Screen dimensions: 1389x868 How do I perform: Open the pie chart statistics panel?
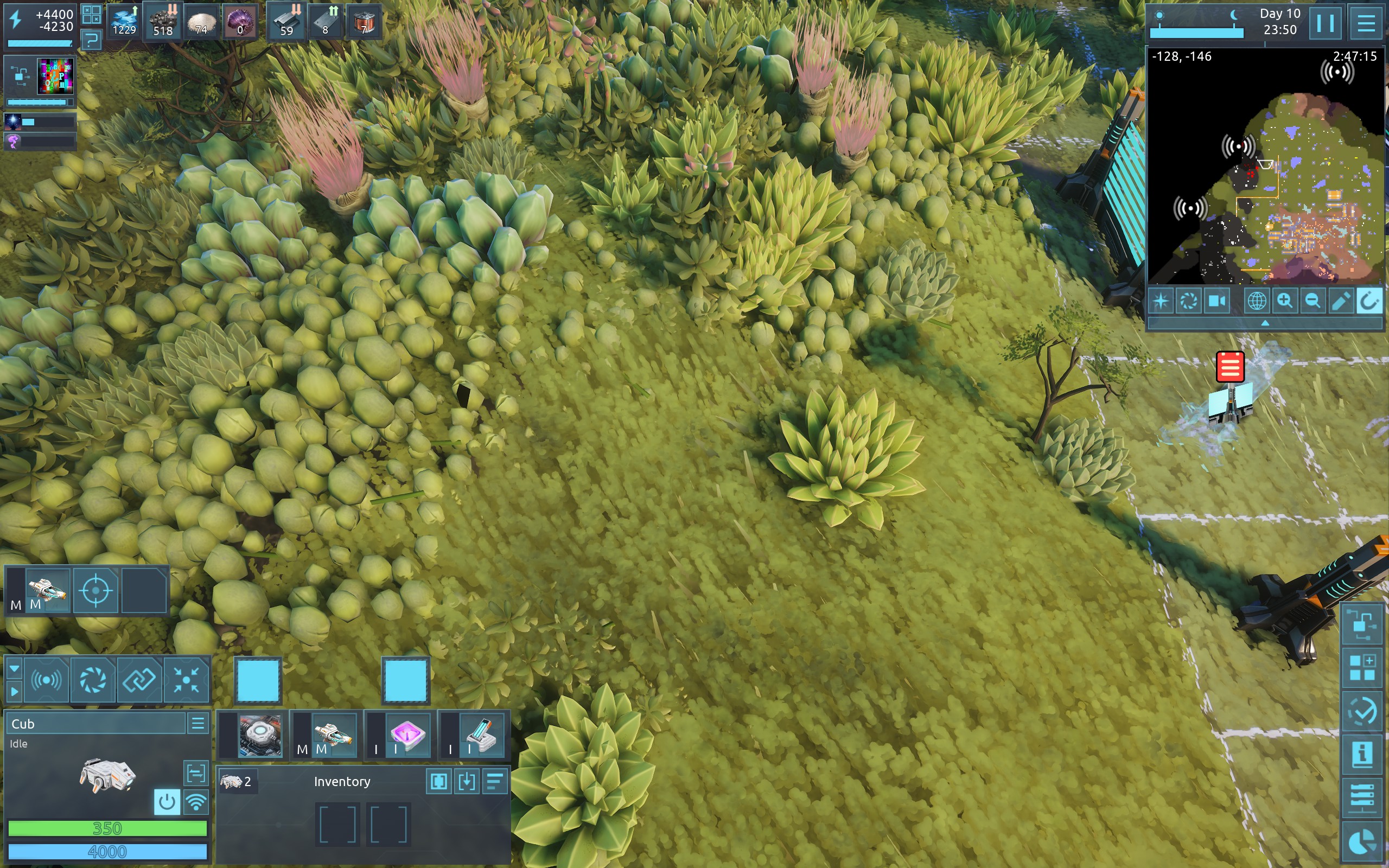(1362, 842)
